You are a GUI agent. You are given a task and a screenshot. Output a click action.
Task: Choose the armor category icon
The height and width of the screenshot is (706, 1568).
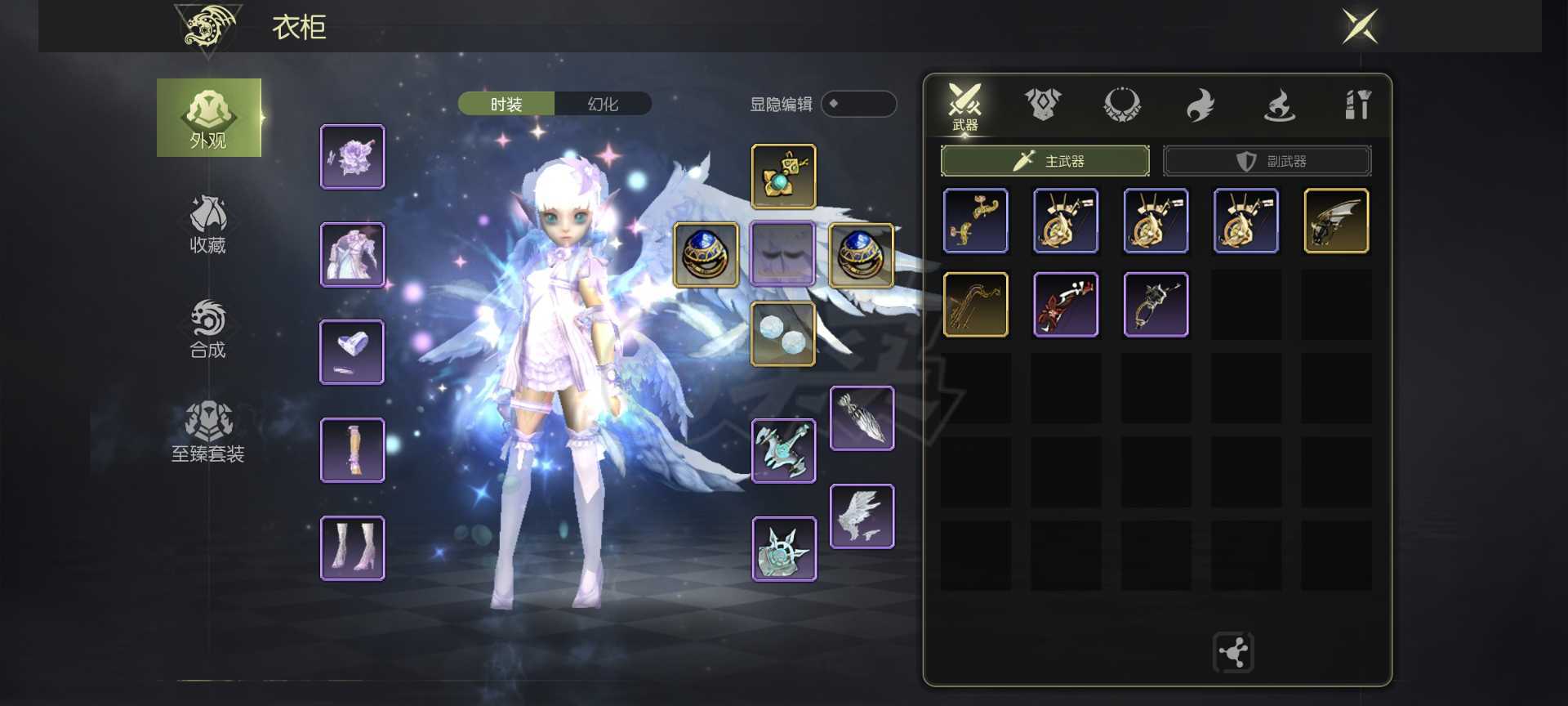1043,105
